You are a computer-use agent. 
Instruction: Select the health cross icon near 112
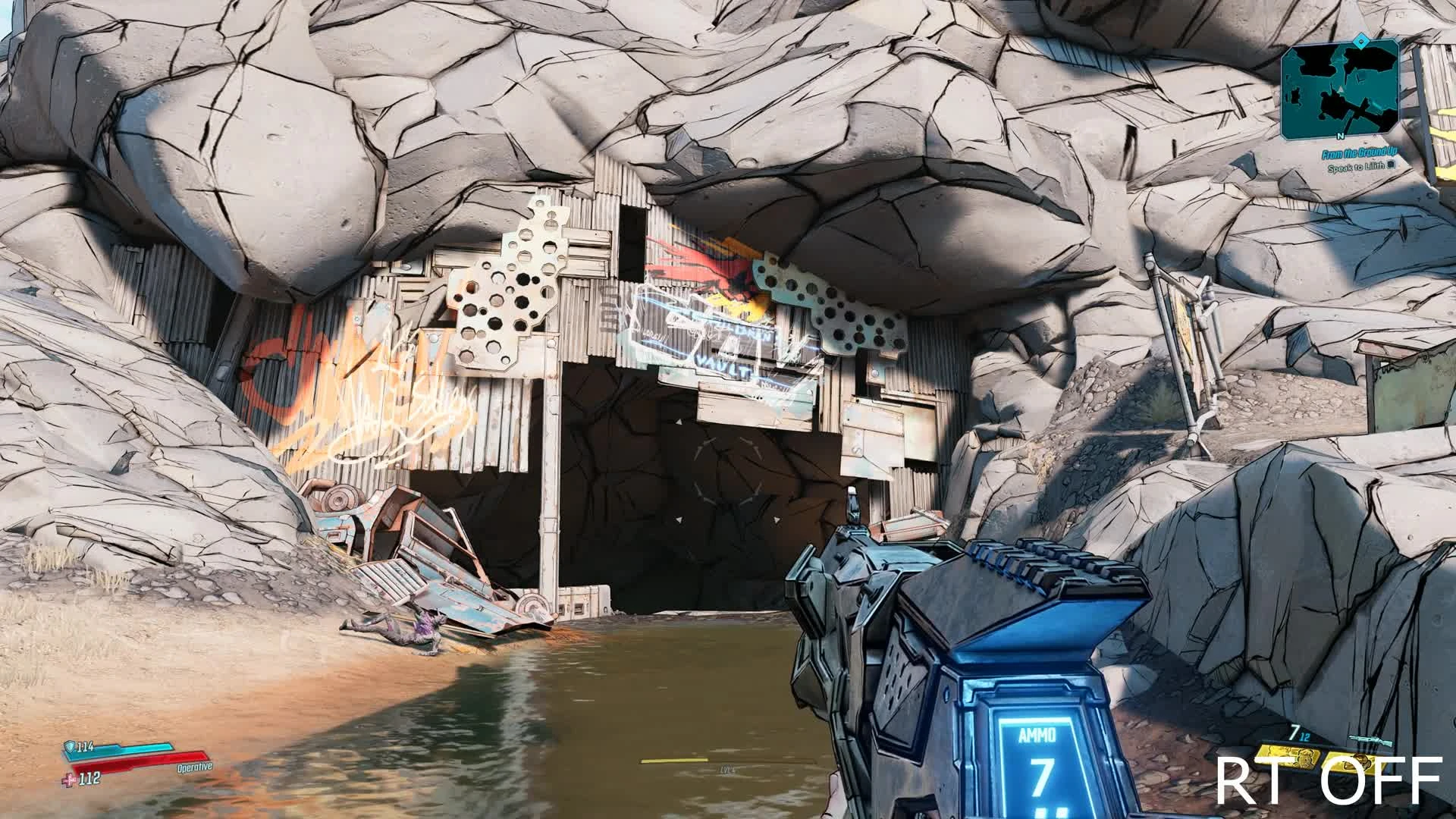coord(68,780)
